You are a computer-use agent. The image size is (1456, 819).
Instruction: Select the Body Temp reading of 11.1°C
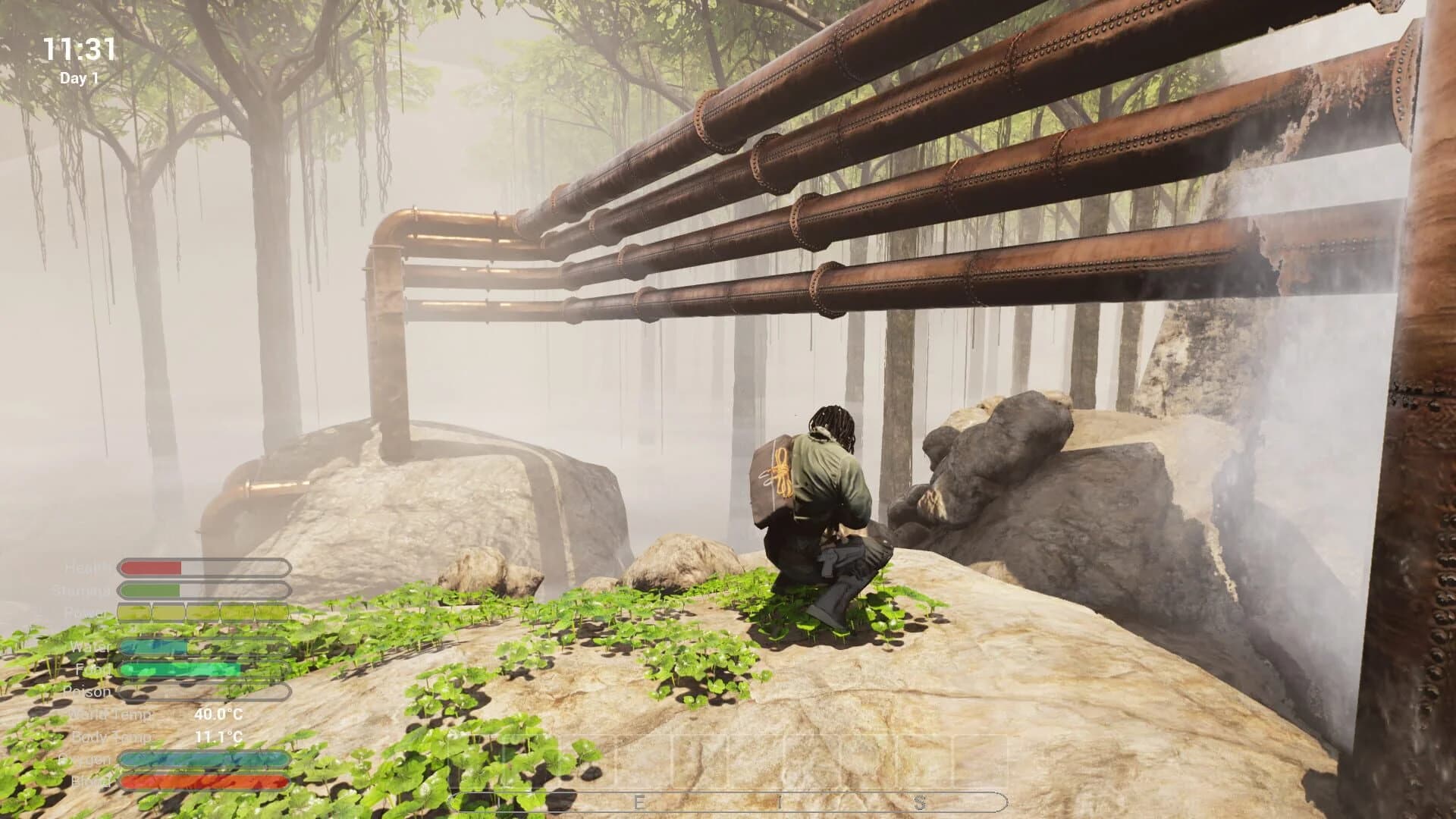(218, 736)
